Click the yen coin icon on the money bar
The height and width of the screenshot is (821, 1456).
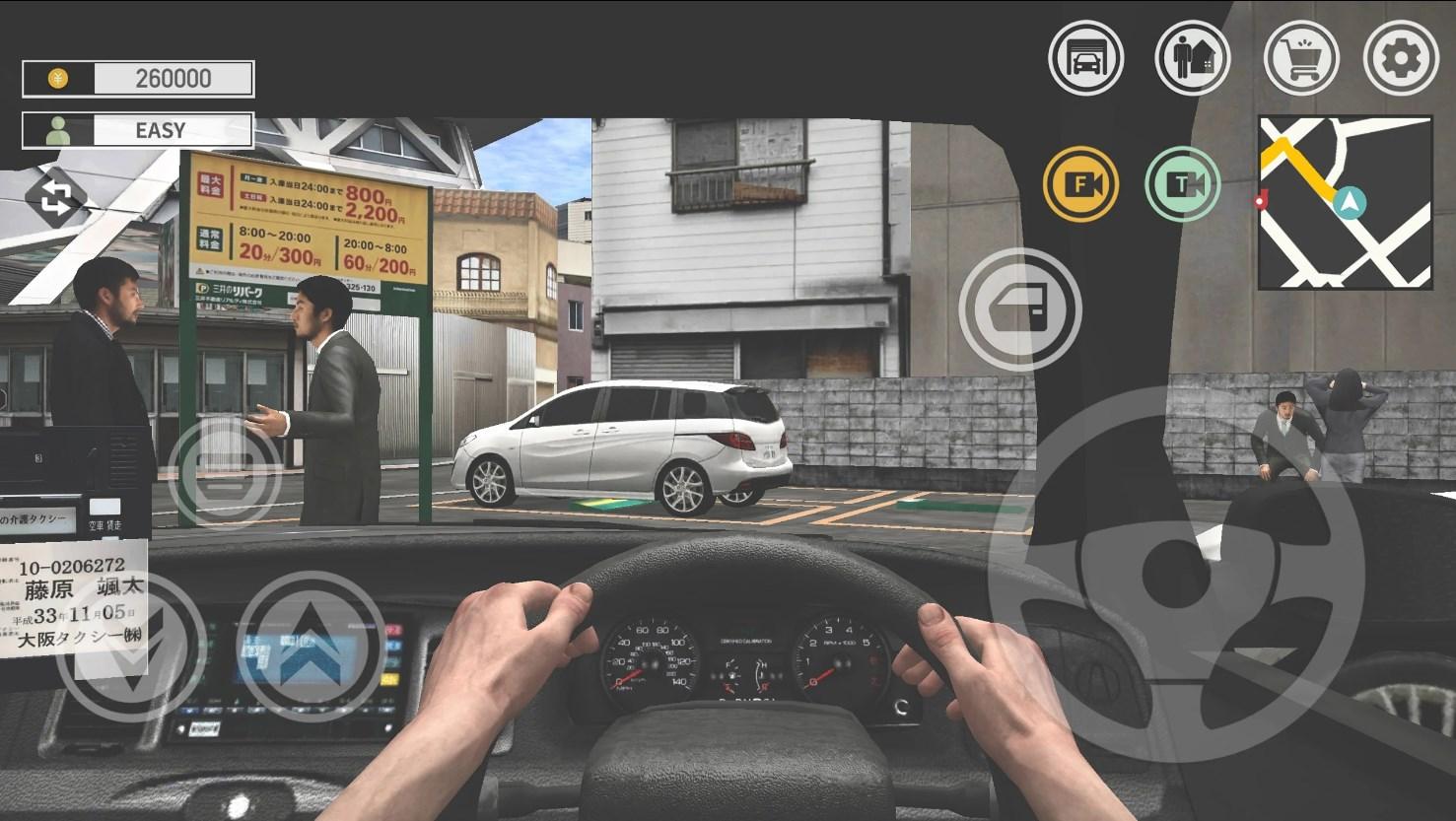(59, 78)
